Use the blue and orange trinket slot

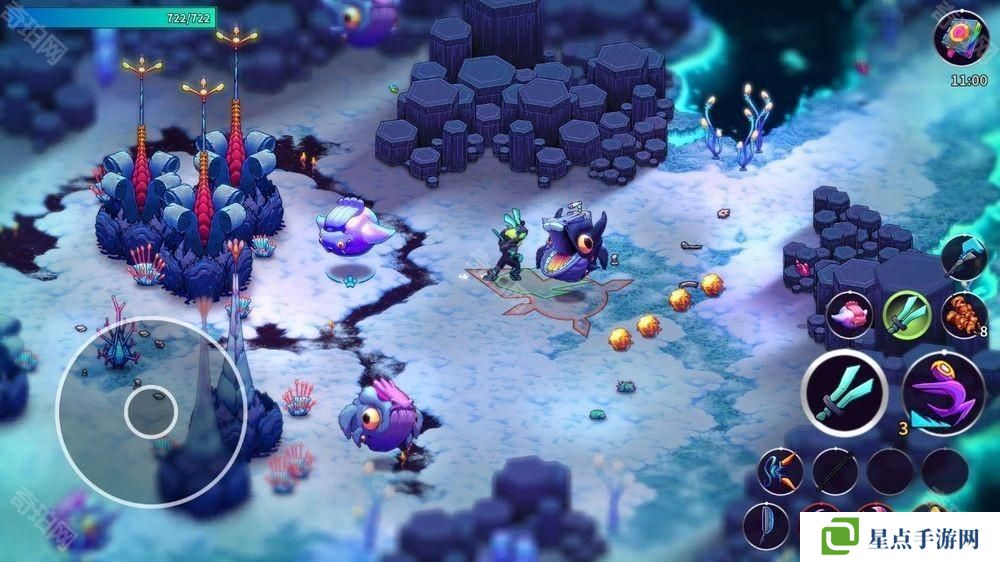780,470
